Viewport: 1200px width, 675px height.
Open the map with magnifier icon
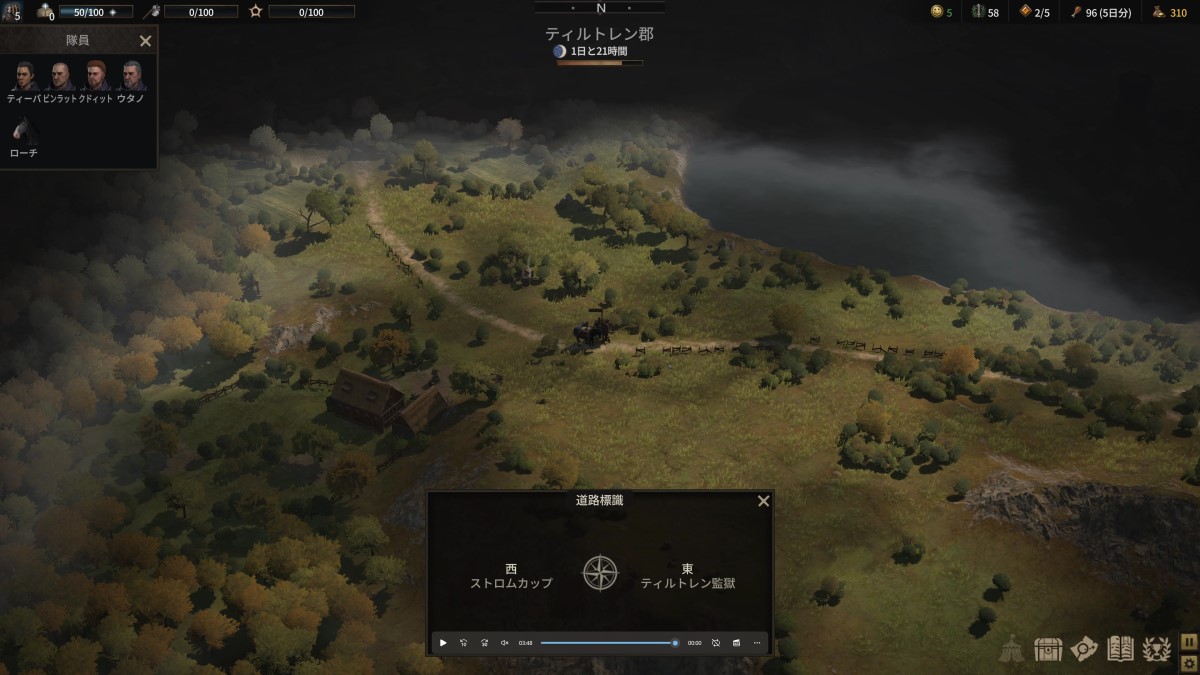[1084, 649]
